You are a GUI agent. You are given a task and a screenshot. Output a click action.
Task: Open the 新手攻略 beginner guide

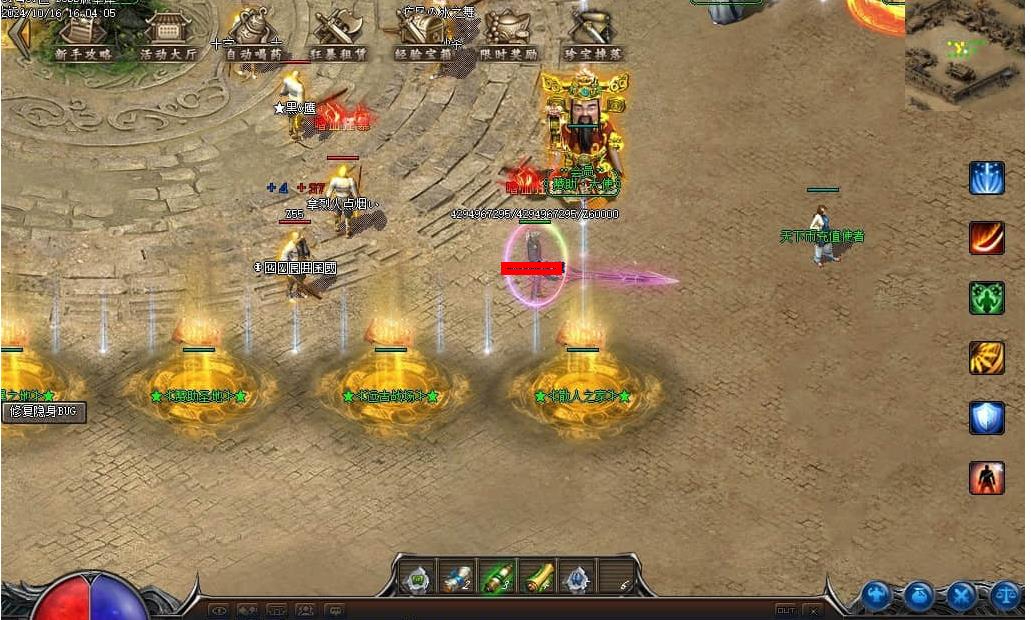tap(83, 37)
